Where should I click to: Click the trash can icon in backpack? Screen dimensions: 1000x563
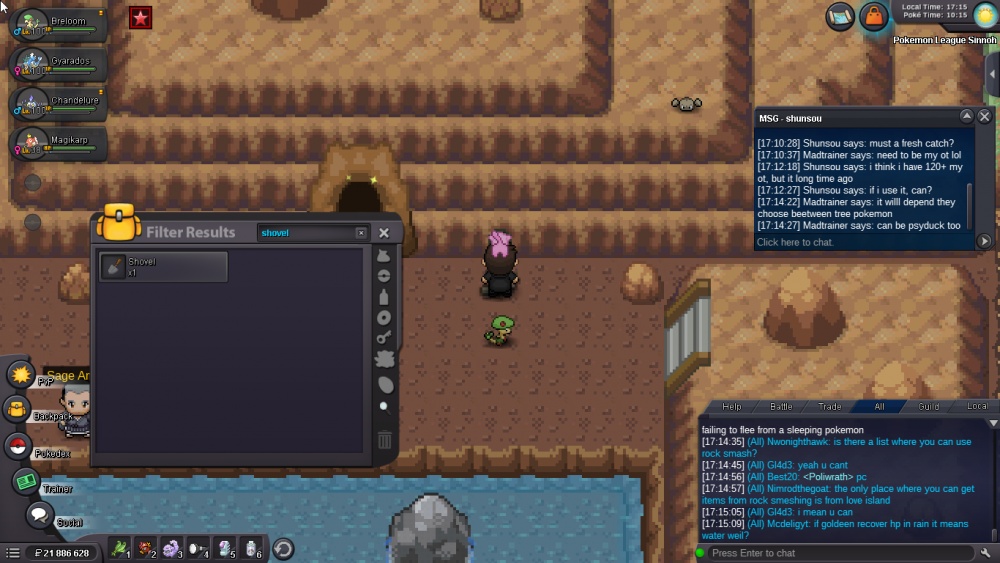coord(384,440)
